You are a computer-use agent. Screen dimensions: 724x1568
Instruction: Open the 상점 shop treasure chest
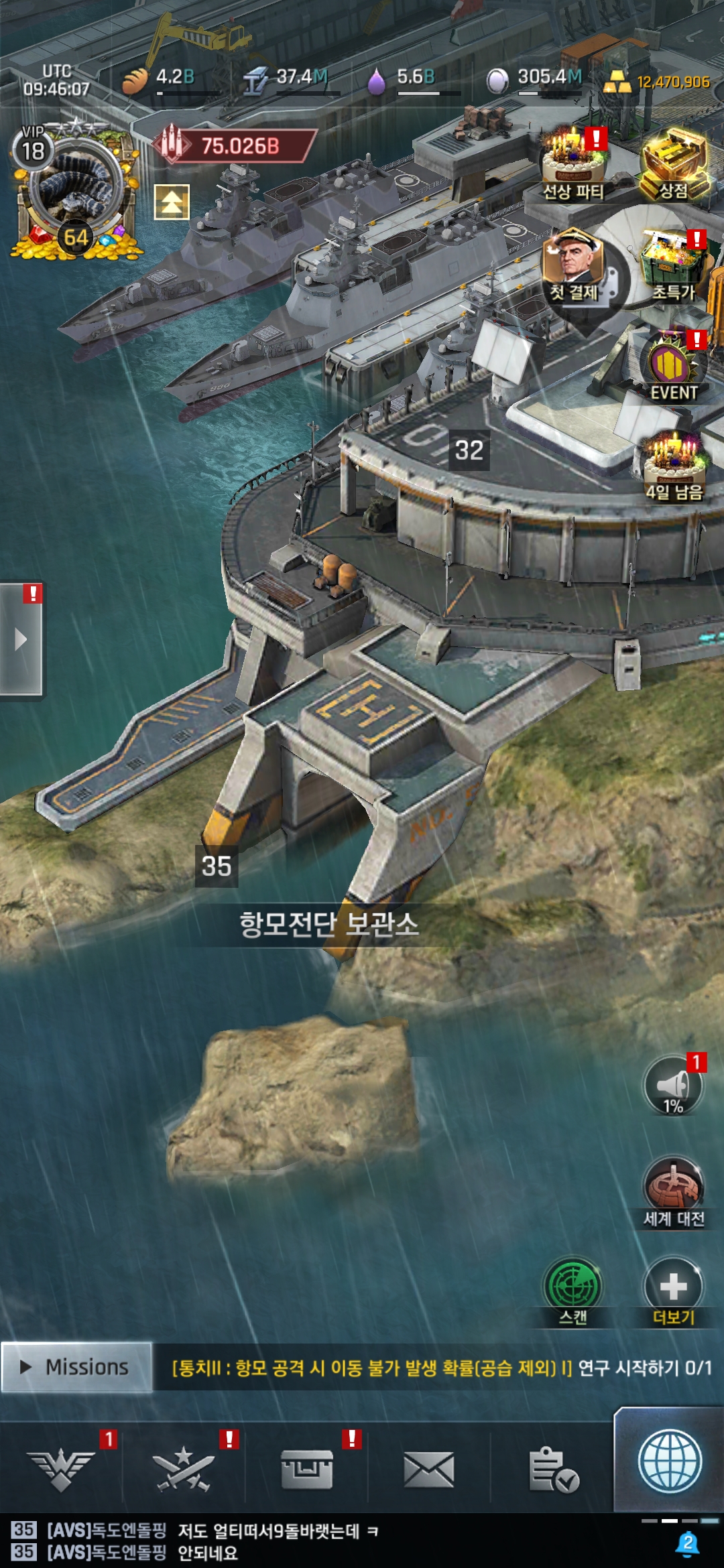pyautogui.click(x=674, y=164)
